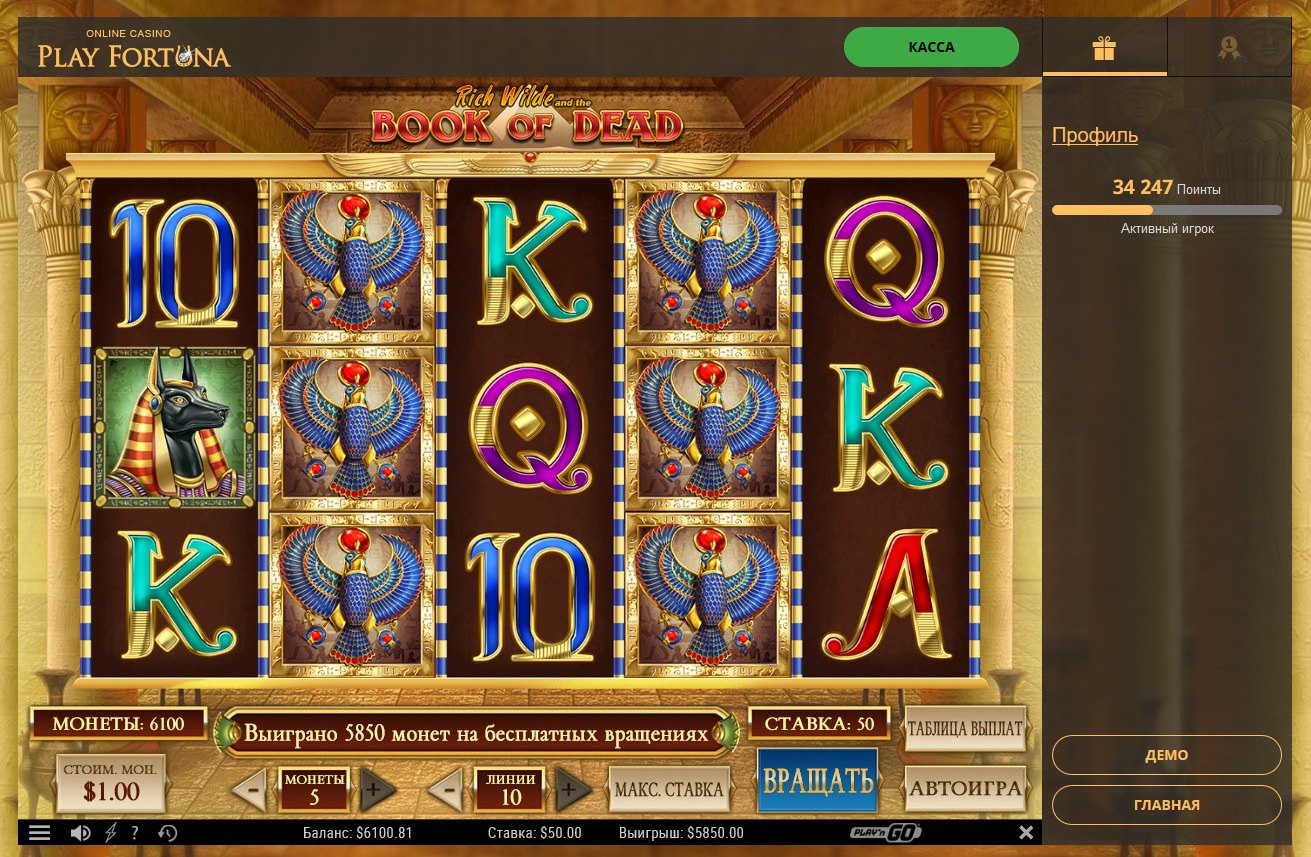The width and height of the screenshot is (1311, 857).
Task: Switch to the award ribbon tab
Action: pyautogui.click(x=1228, y=48)
